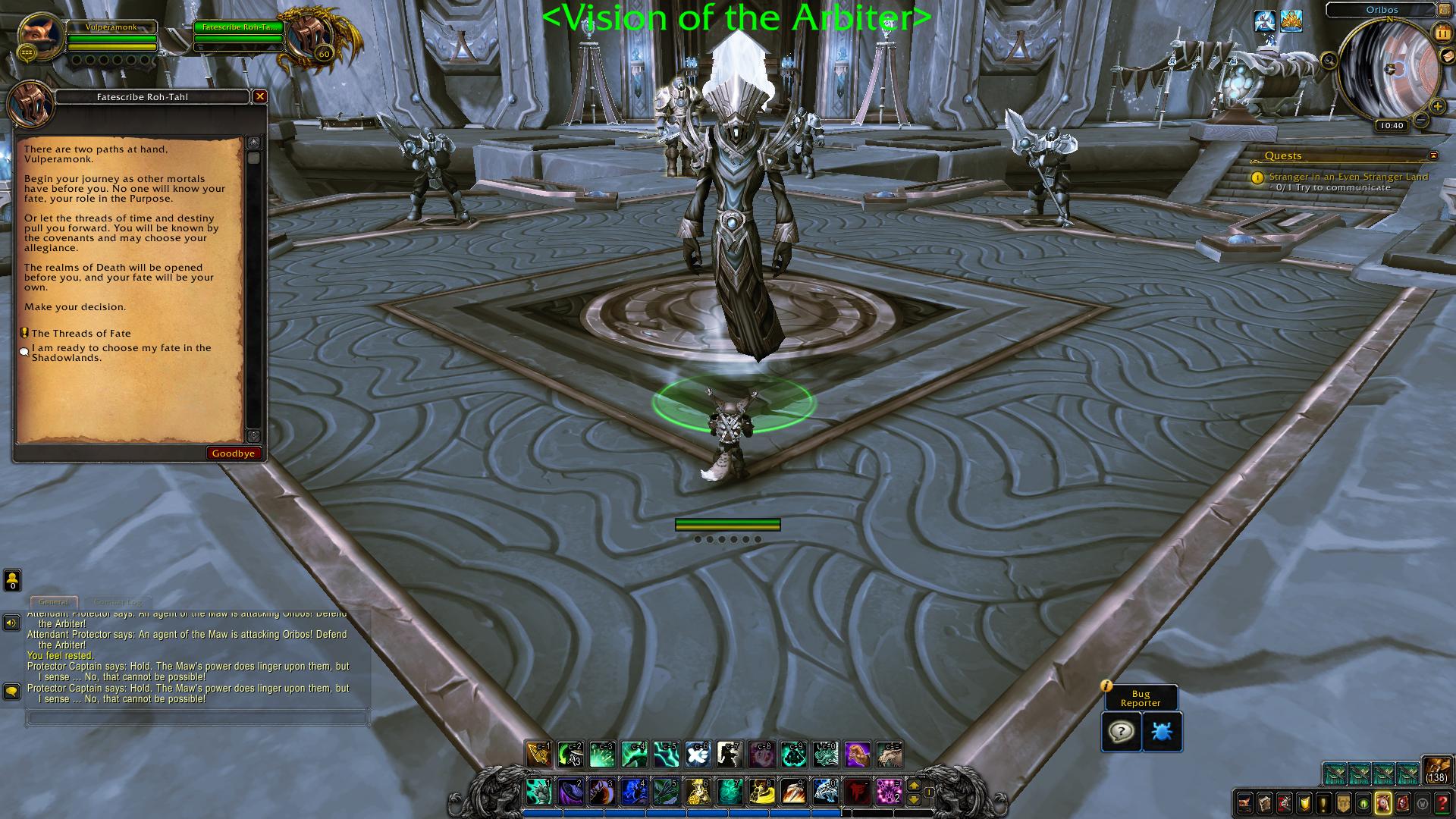Open the Achievements shield icon
This screenshot has width=1456, height=819.
1303,802
